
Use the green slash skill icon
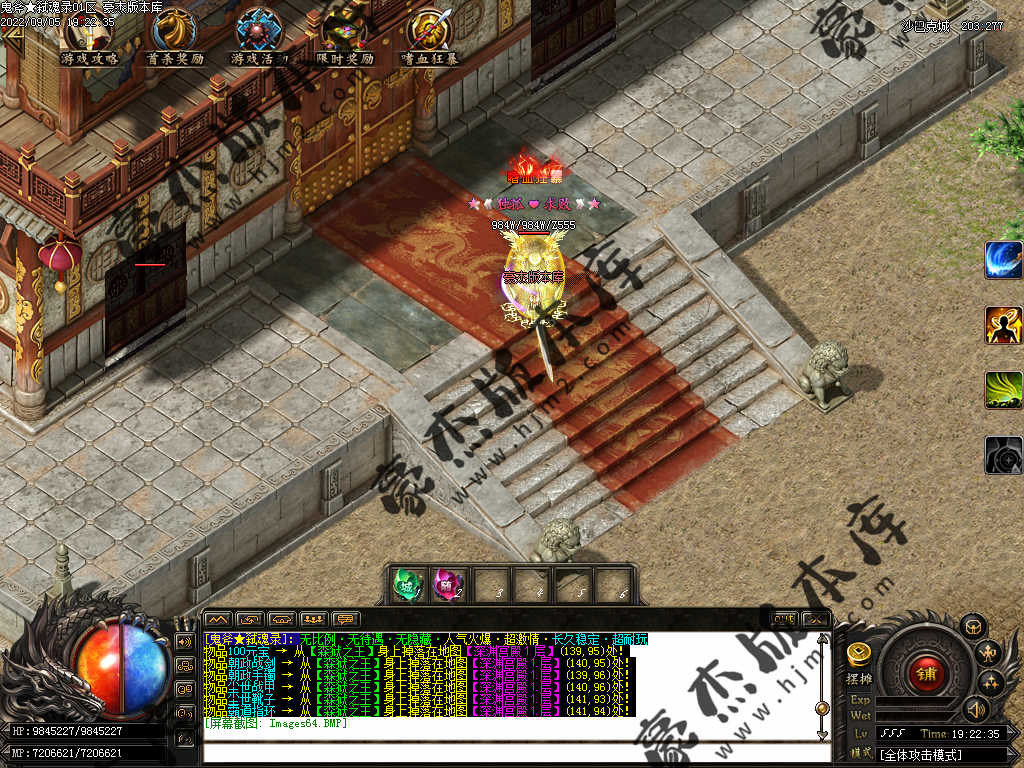point(1003,390)
